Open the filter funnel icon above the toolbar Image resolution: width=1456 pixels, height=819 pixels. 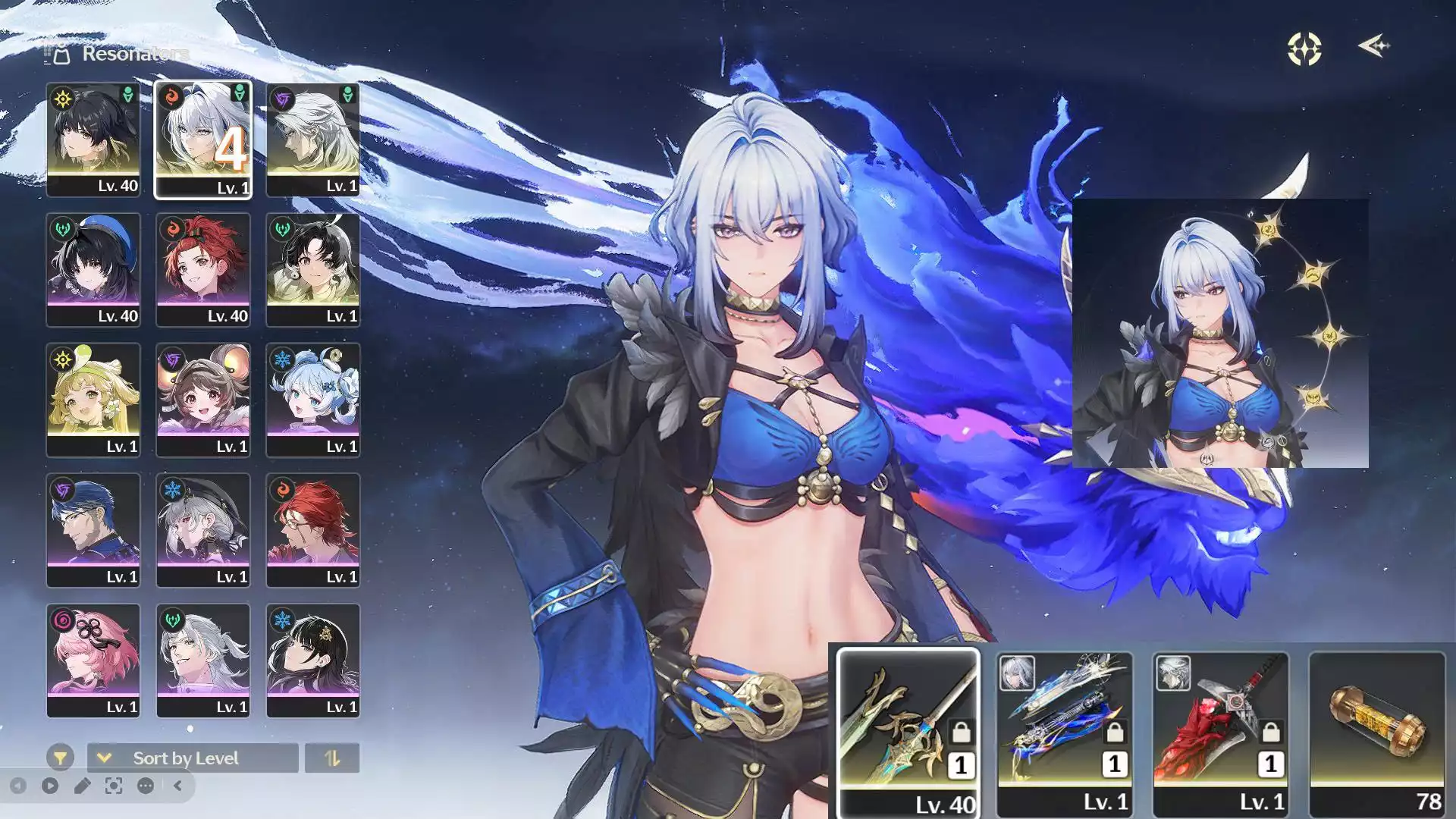[62, 758]
